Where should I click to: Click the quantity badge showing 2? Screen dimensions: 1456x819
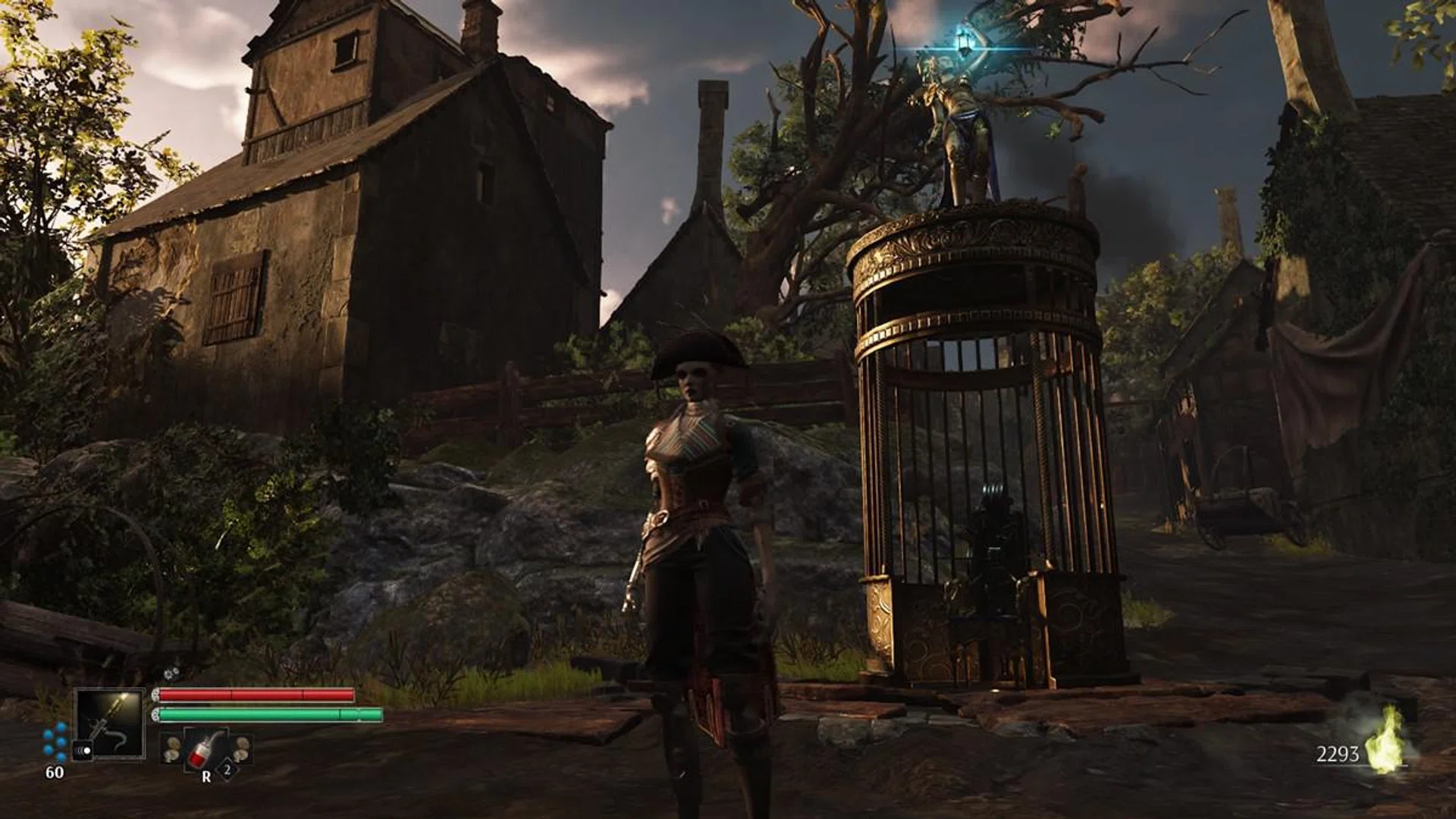[x=227, y=770]
